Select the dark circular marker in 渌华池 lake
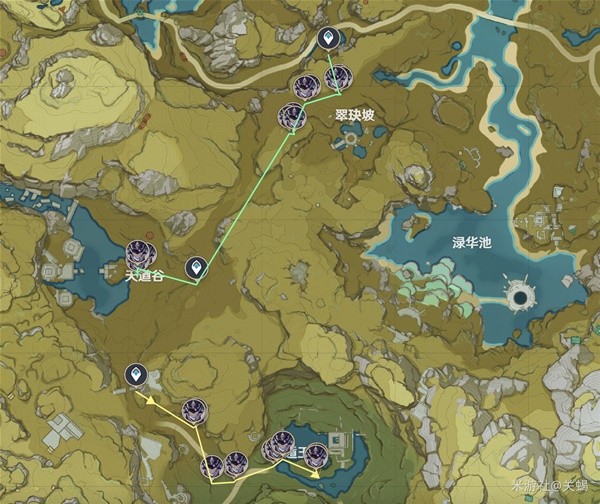Viewport: 600px width, 504px height. (519, 296)
